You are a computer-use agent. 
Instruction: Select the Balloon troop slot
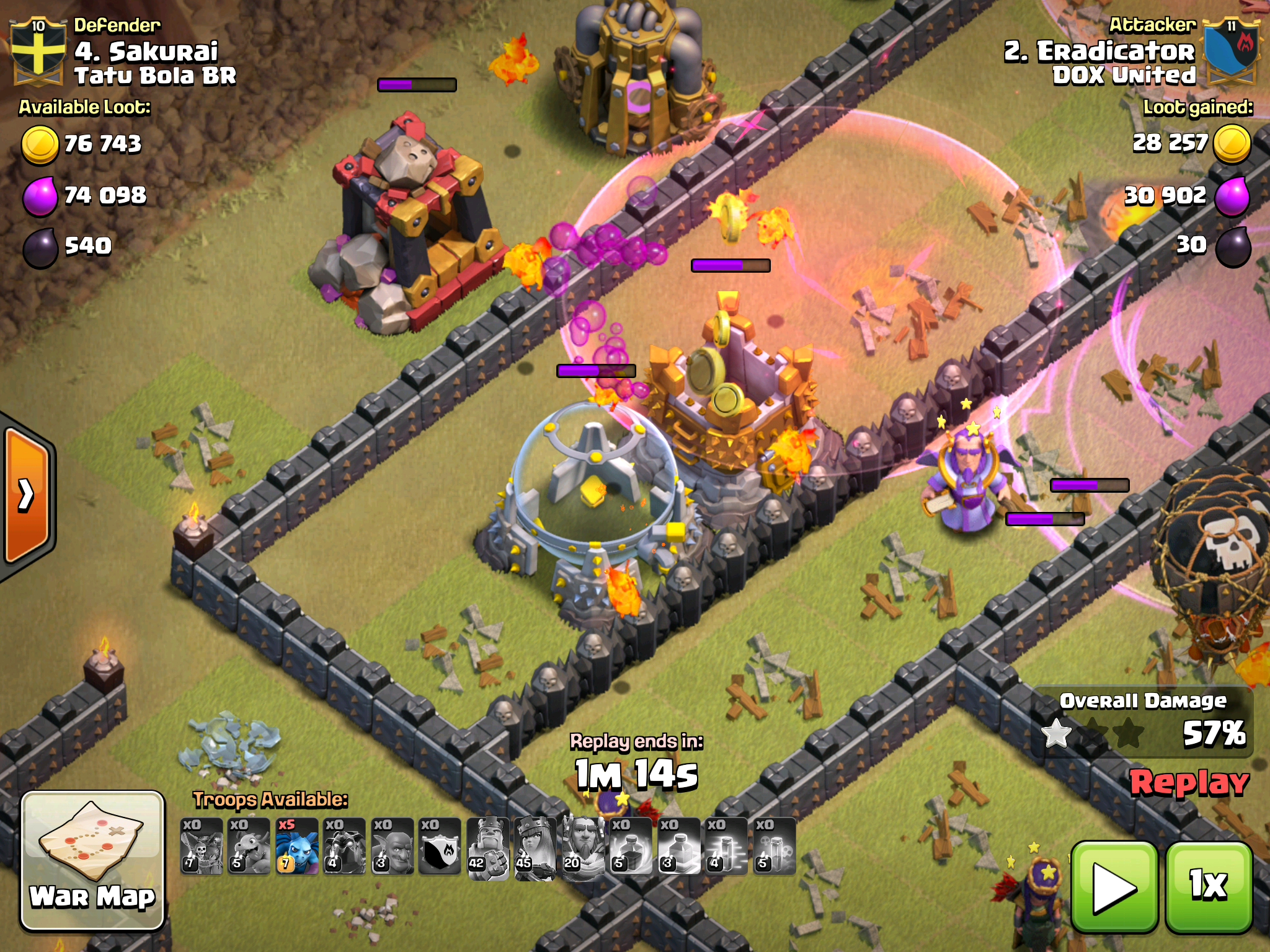[202, 846]
